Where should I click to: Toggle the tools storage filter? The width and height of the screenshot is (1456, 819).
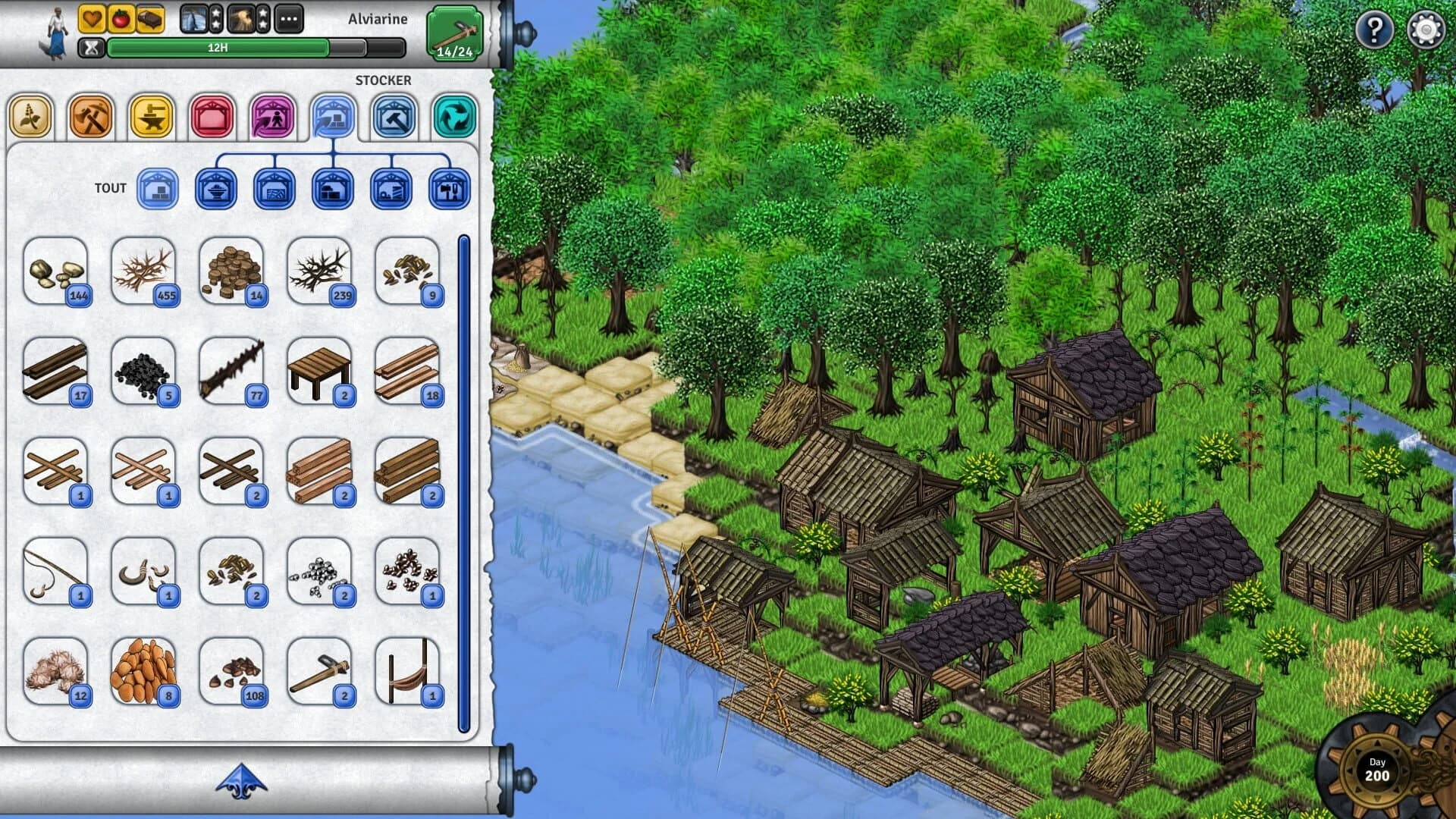449,190
